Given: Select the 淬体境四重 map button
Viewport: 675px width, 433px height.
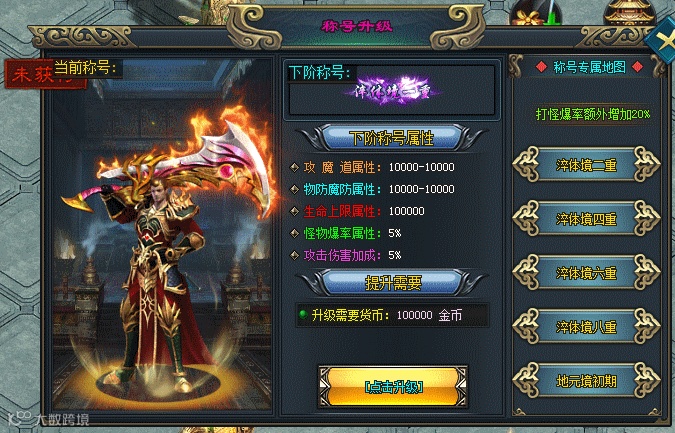Looking at the screenshot, I should point(586,217).
